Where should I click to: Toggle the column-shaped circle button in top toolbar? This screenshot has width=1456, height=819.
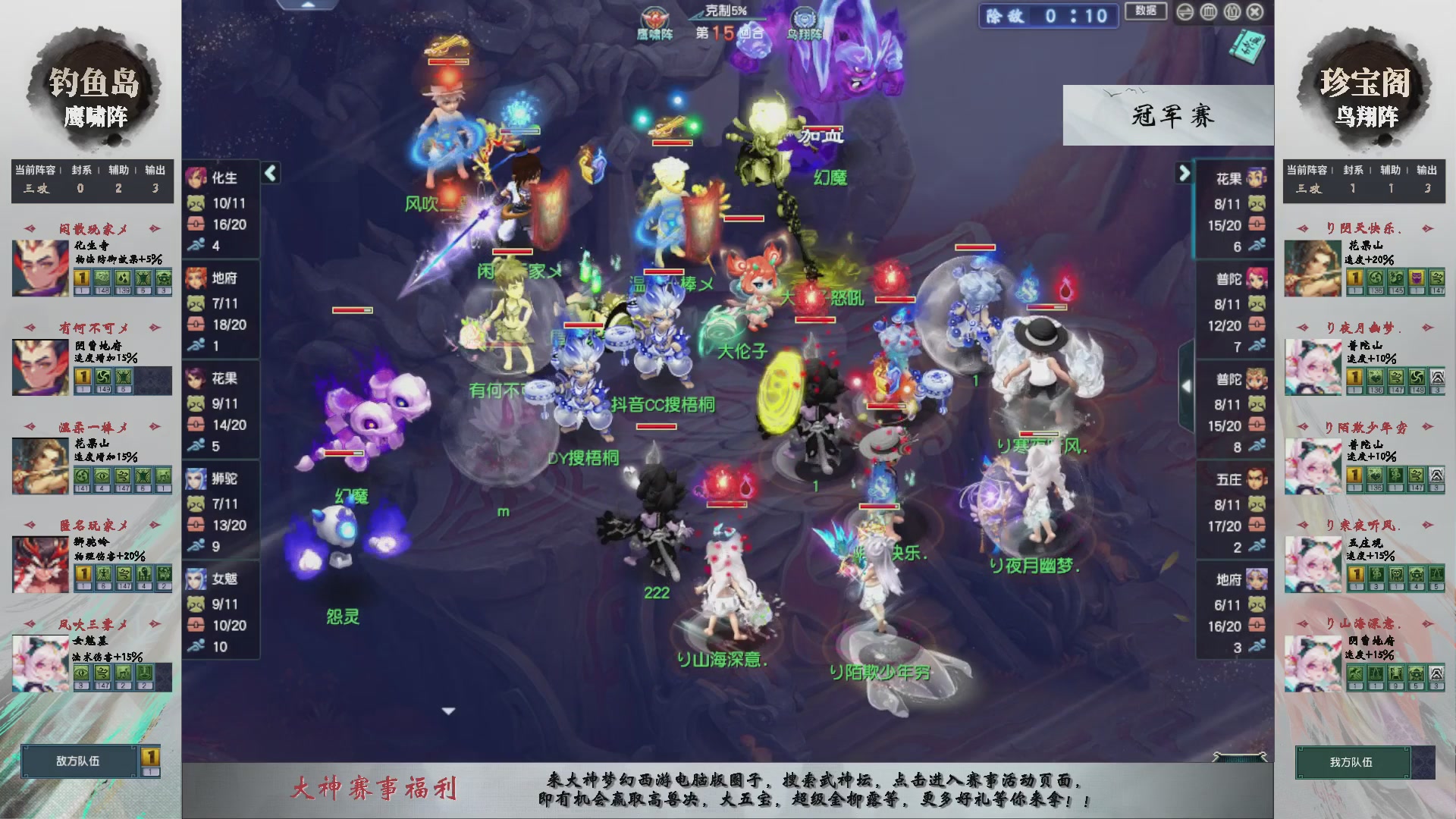pos(1208,13)
